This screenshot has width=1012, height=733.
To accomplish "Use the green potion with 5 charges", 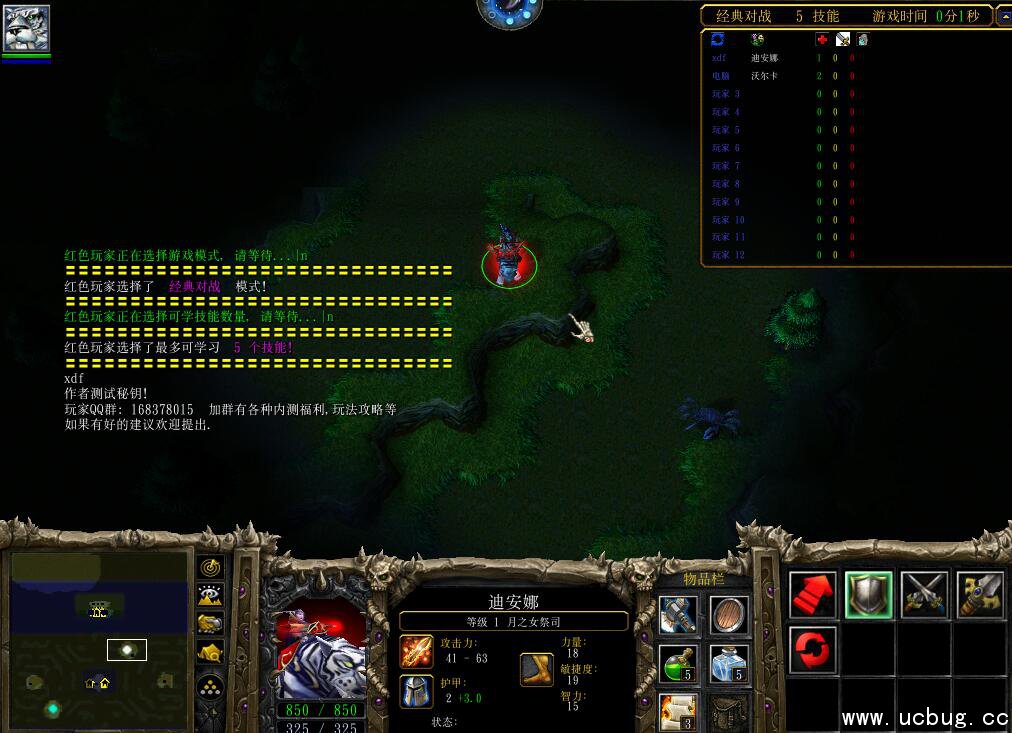I will tap(678, 663).
